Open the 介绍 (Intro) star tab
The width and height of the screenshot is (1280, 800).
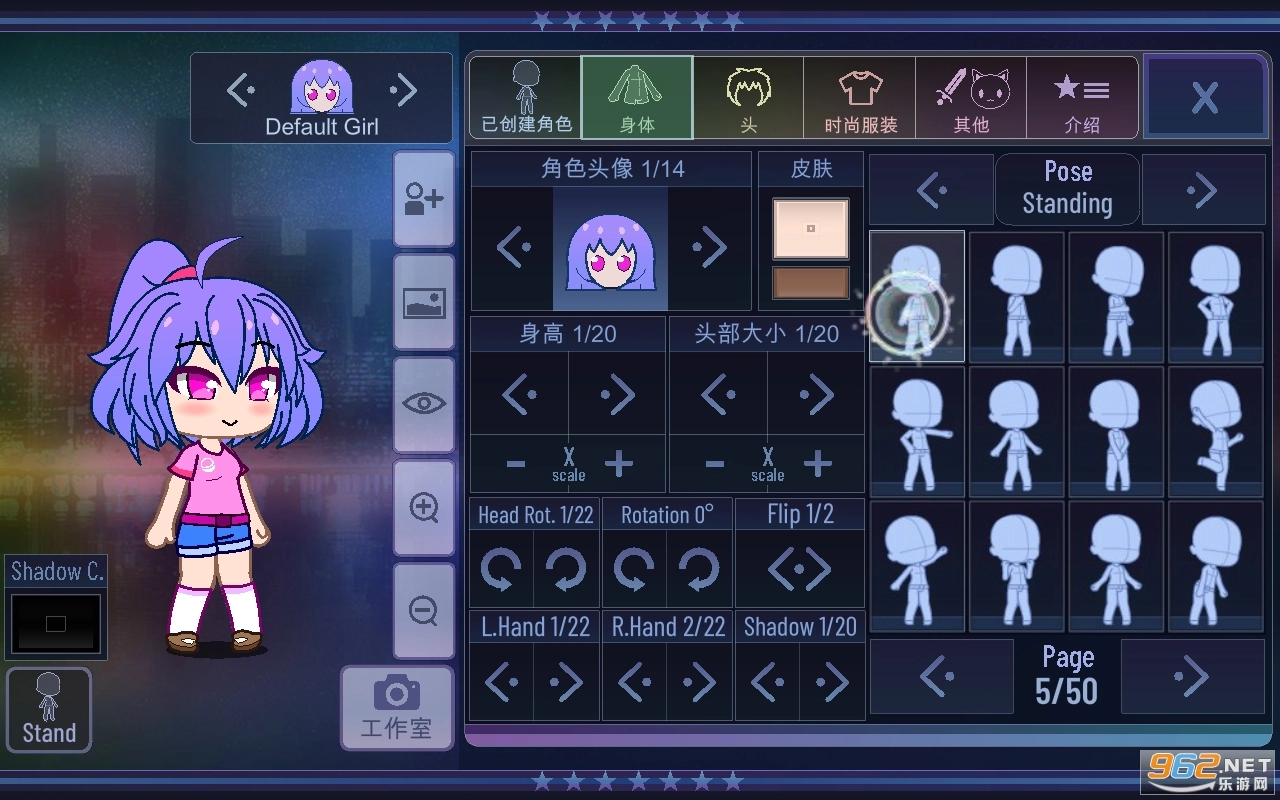[1082, 97]
